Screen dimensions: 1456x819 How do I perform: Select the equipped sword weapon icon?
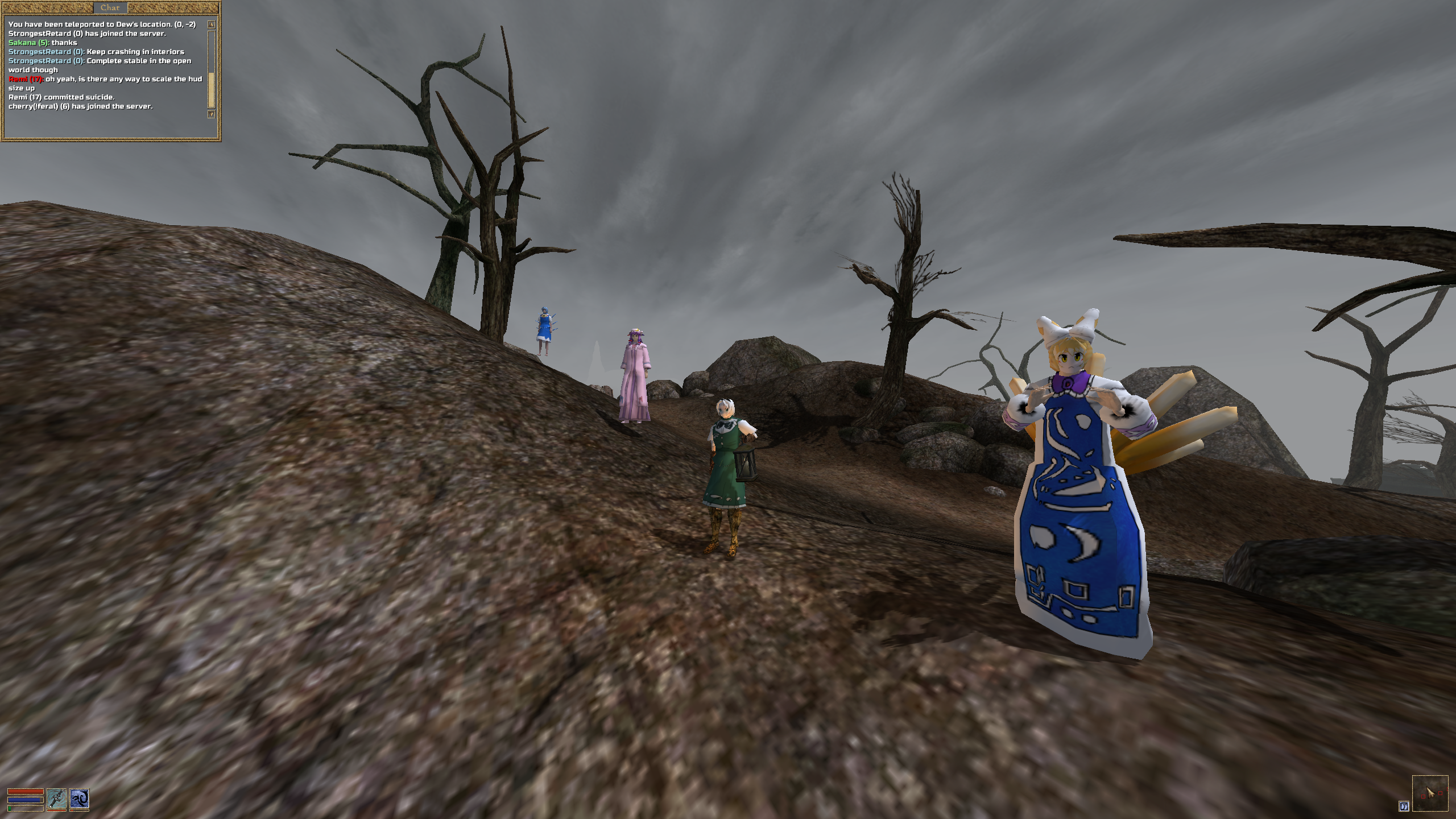56,799
